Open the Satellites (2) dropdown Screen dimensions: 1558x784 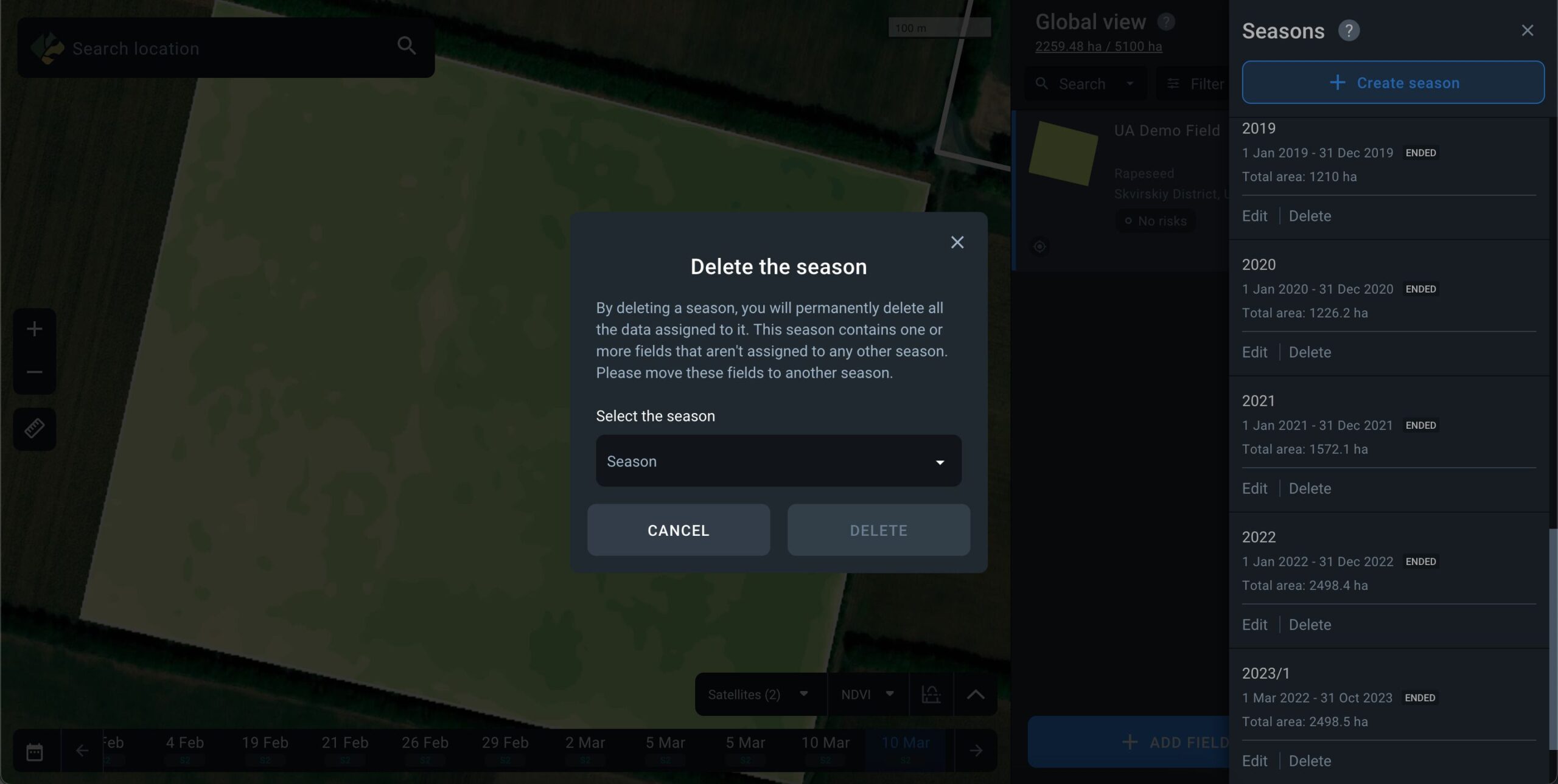point(758,694)
